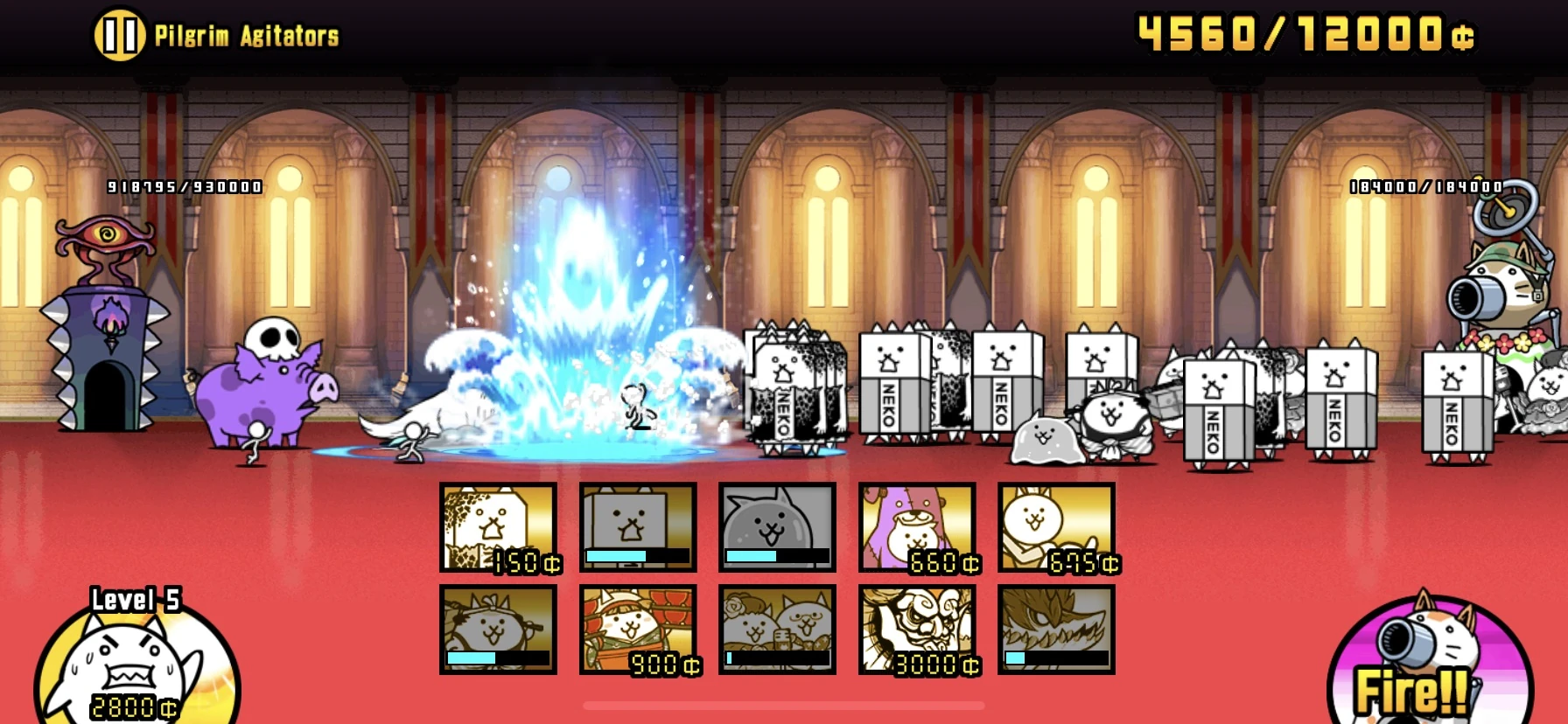This screenshot has width=1568, height=724.
Task: Select the recharging grey duo cats slot
Action: pos(774,628)
